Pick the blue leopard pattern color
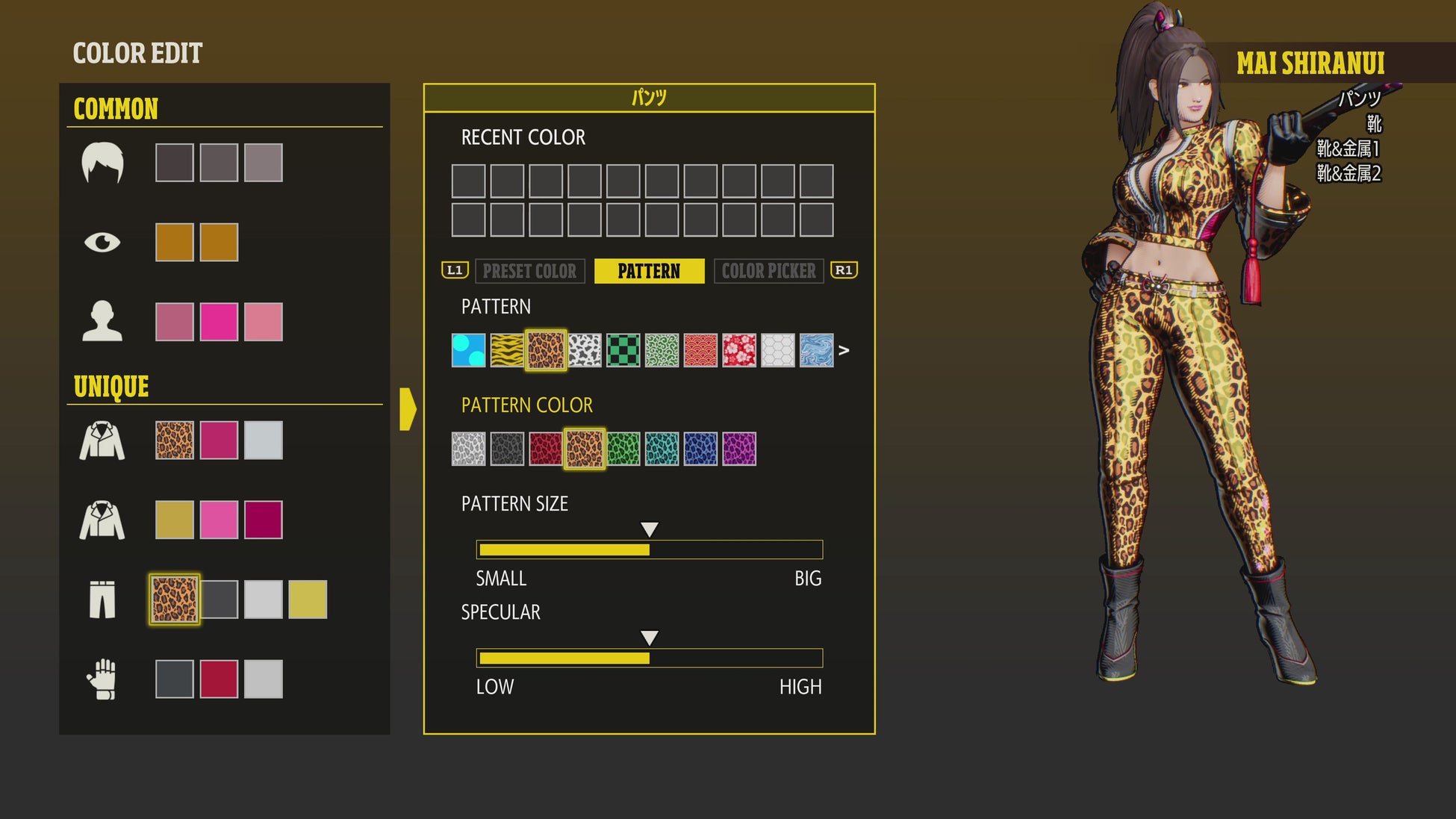1456x819 pixels. click(700, 449)
